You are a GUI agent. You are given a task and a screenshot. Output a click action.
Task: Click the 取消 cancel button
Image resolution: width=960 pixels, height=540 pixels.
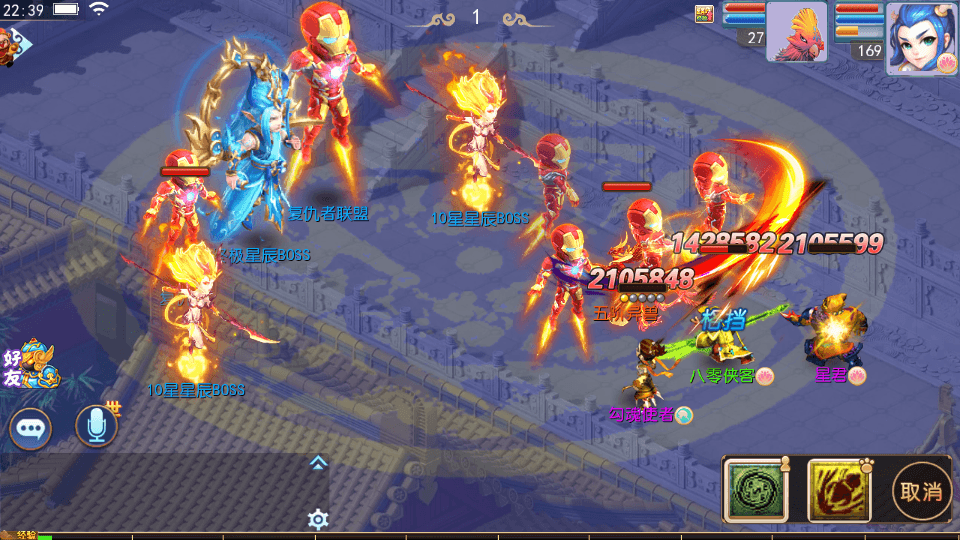921,490
